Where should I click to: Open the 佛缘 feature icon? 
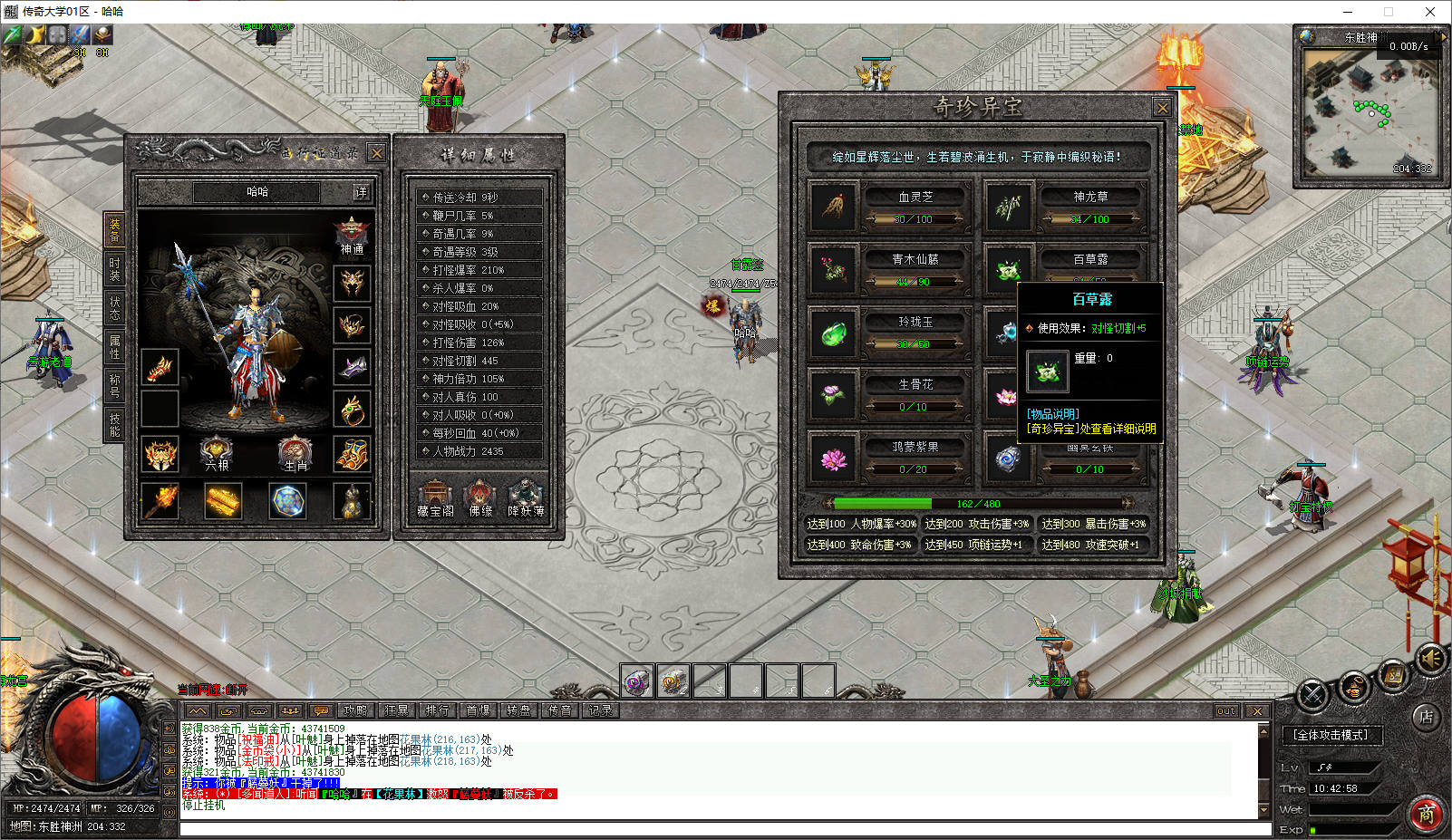point(479,497)
